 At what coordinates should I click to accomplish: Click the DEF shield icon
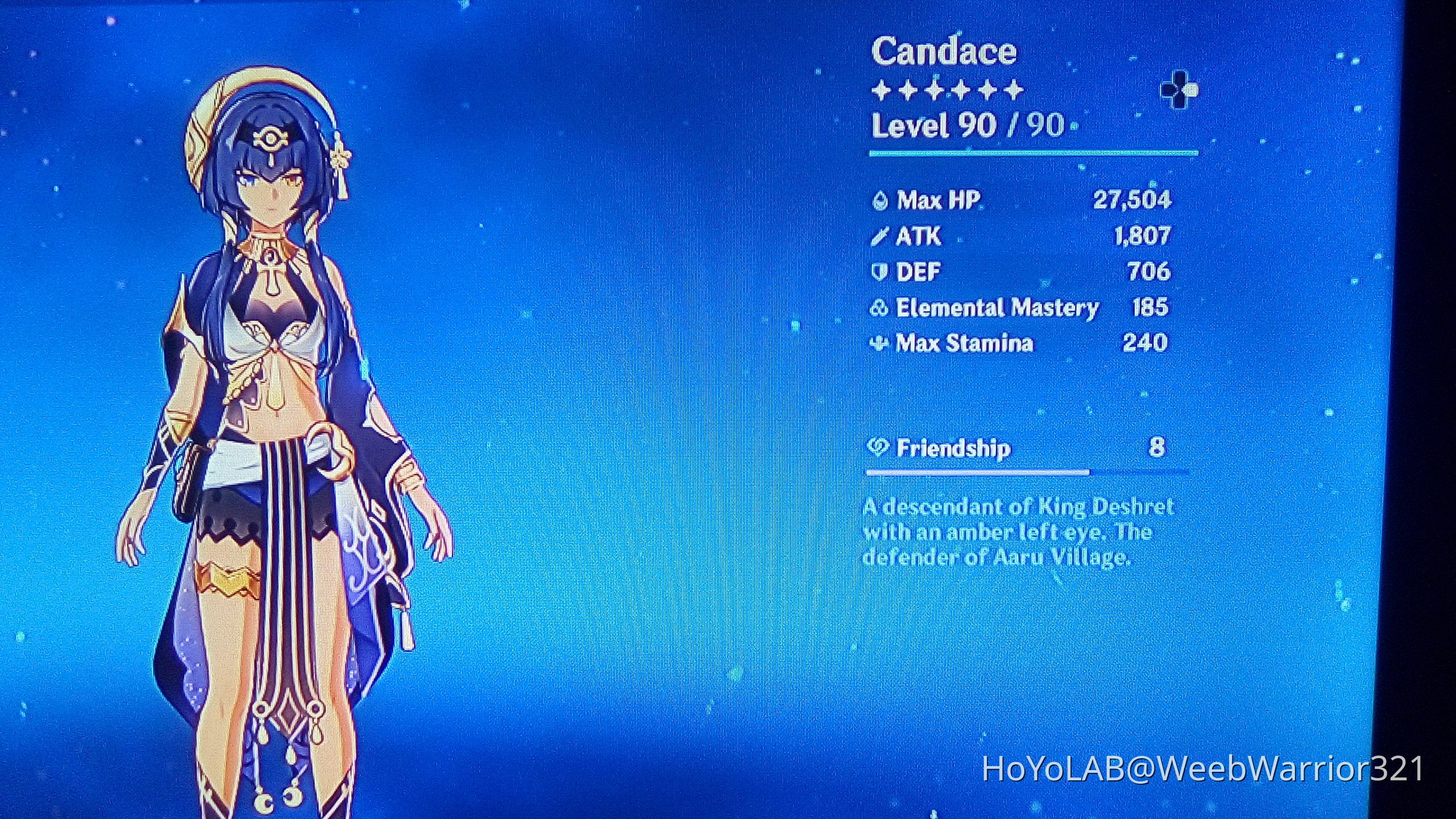coord(879,272)
